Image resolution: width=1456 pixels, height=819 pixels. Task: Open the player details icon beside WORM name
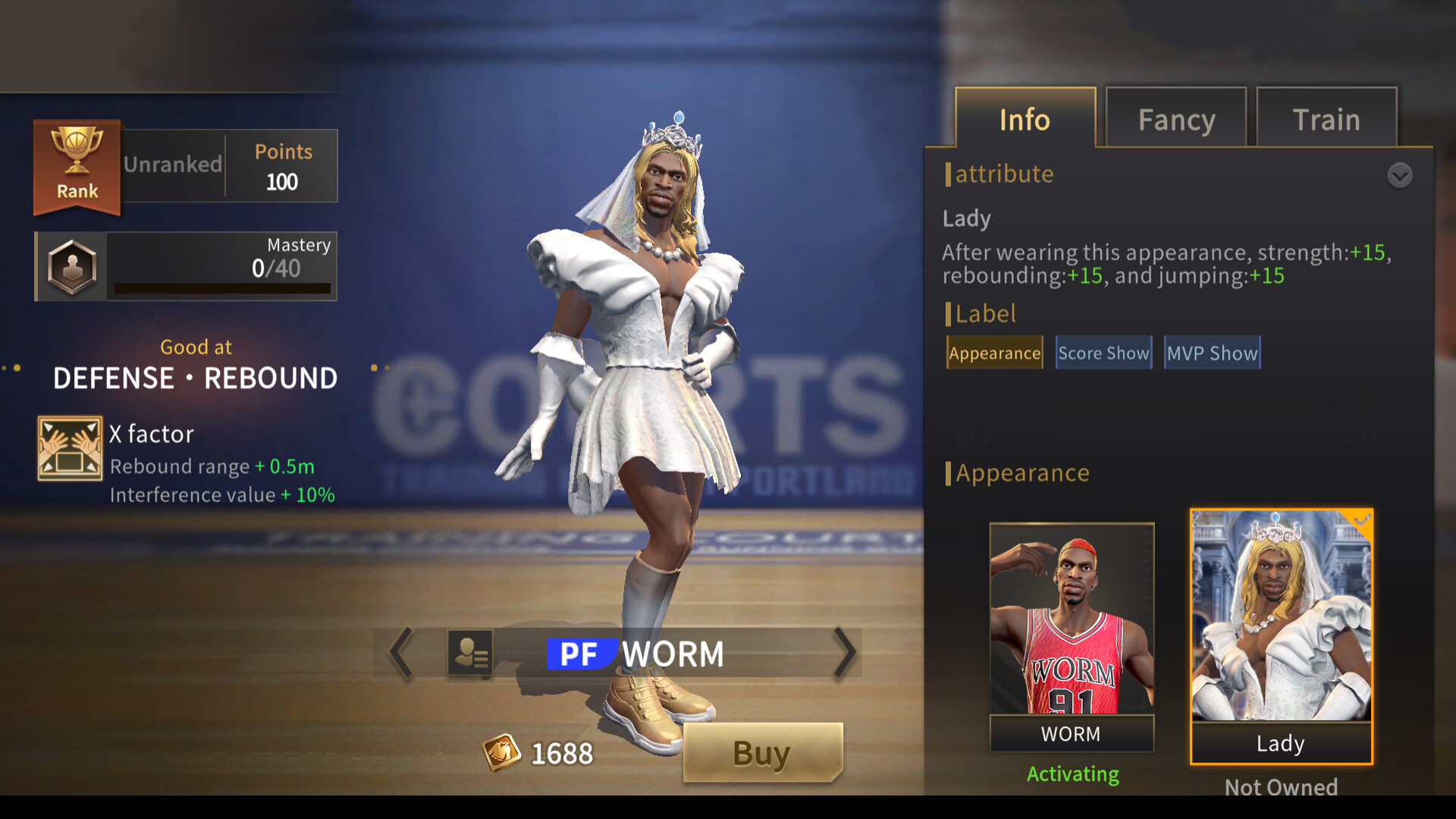tap(472, 653)
